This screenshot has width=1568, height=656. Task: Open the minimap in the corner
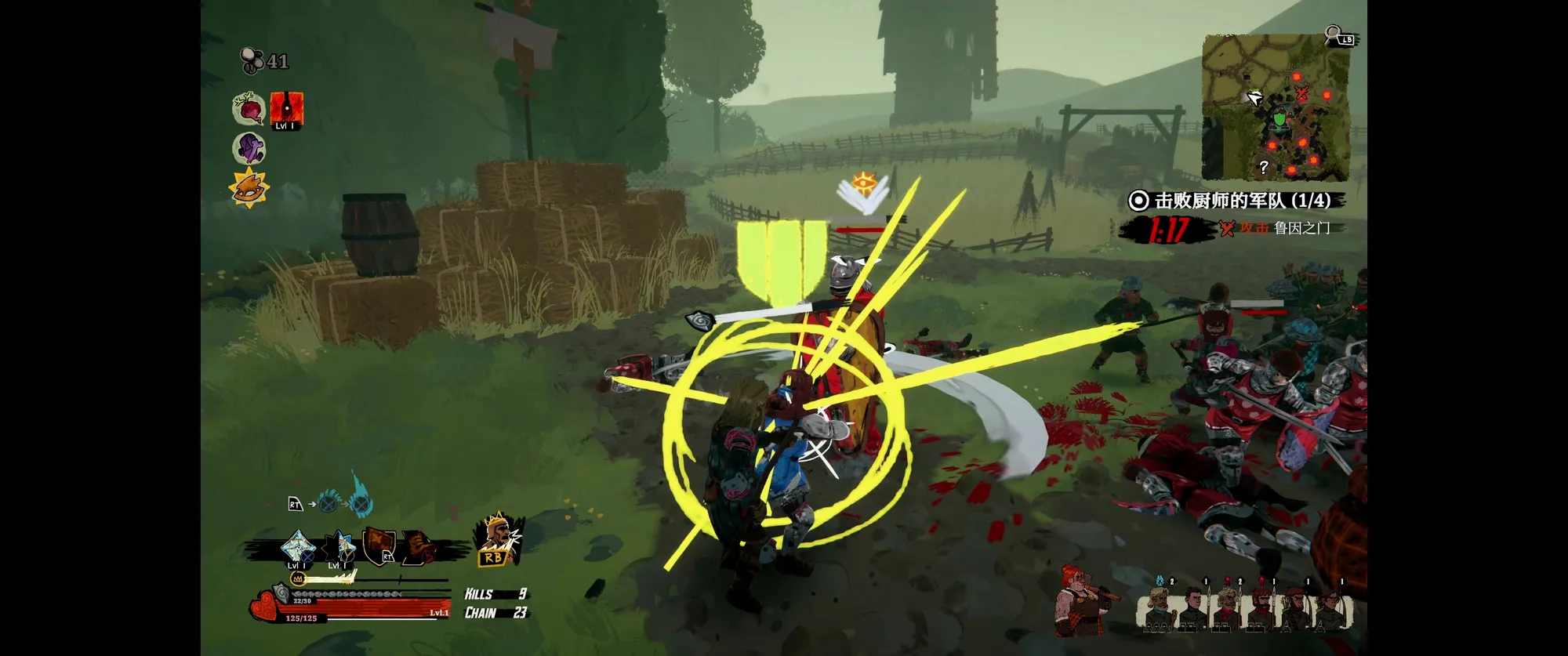pyautogui.click(x=1276, y=107)
